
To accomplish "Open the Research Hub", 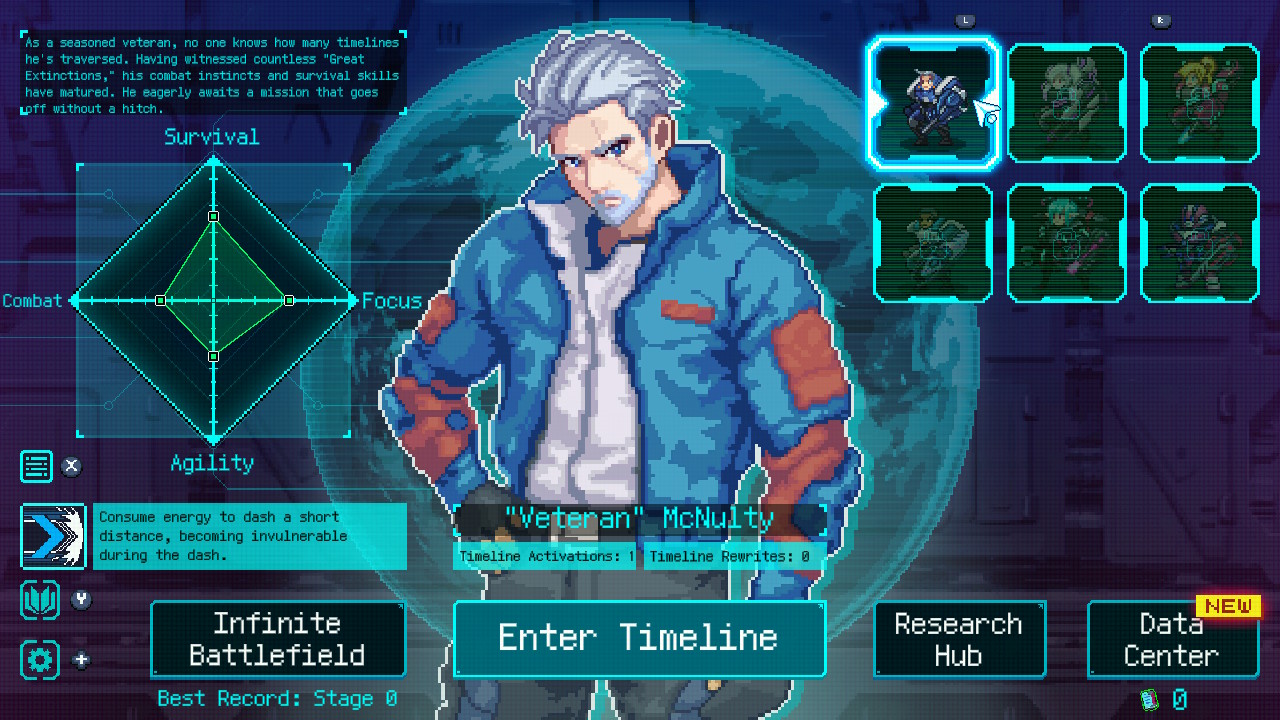I will click(x=959, y=639).
